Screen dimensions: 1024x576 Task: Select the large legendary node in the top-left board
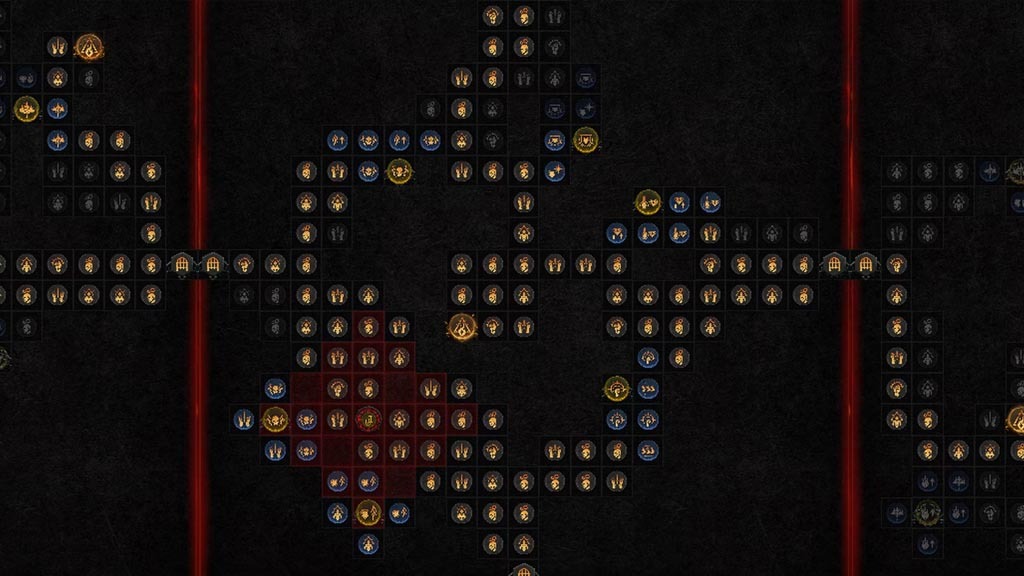88,46
